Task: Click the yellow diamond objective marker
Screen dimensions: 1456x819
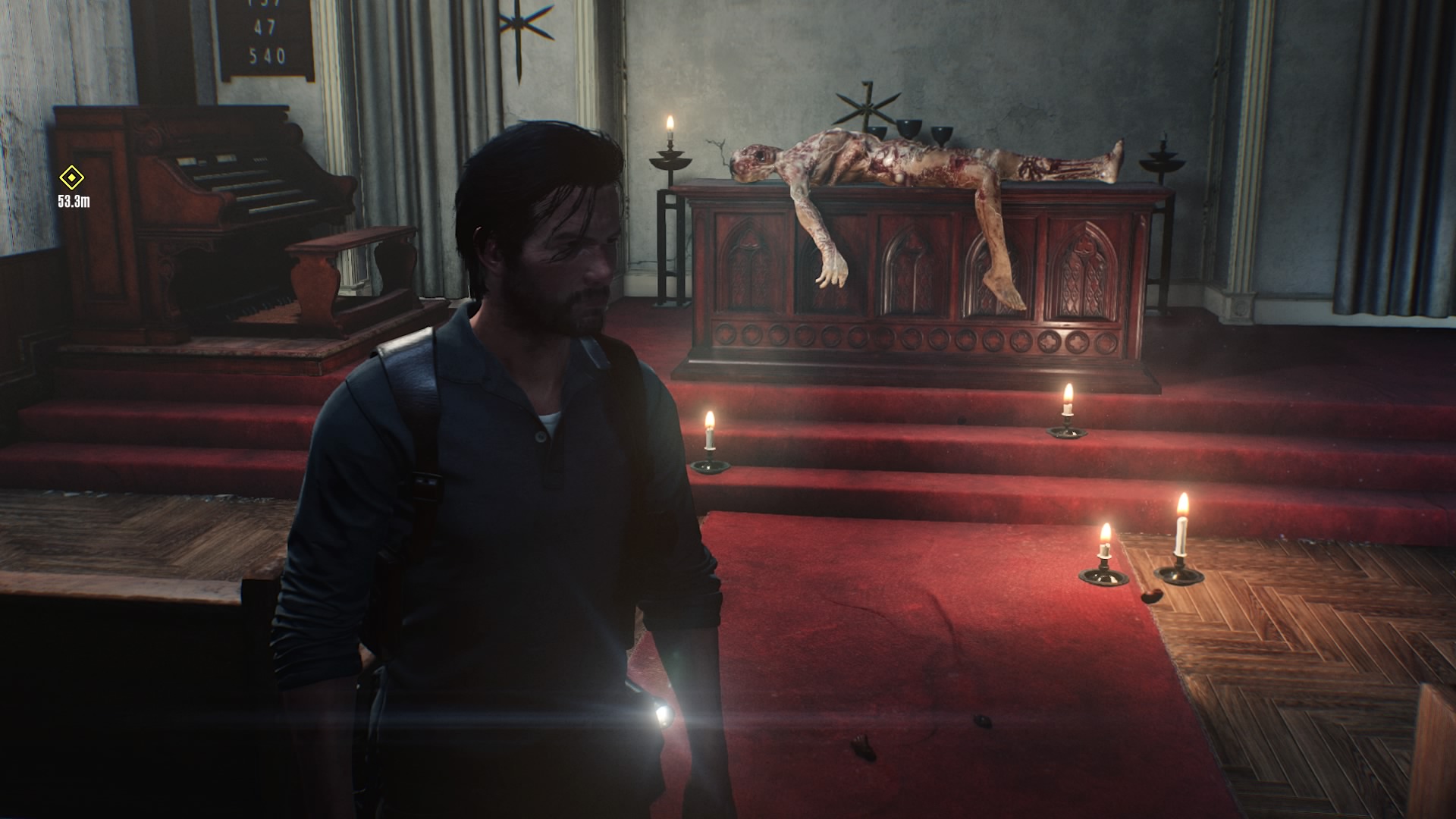Action: (x=72, y=179)
